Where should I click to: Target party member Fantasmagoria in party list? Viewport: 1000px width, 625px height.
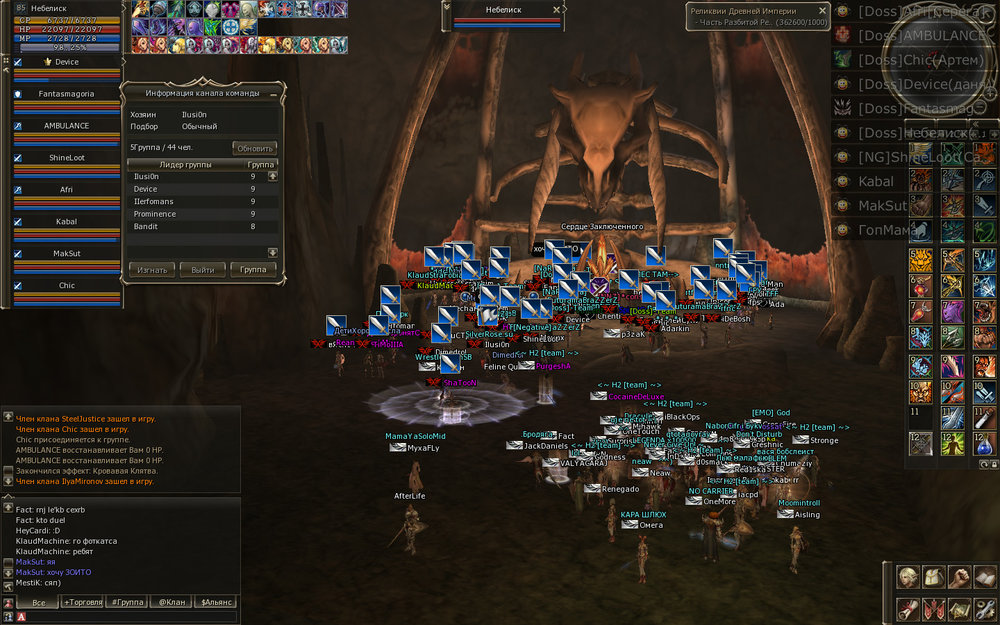66,94
